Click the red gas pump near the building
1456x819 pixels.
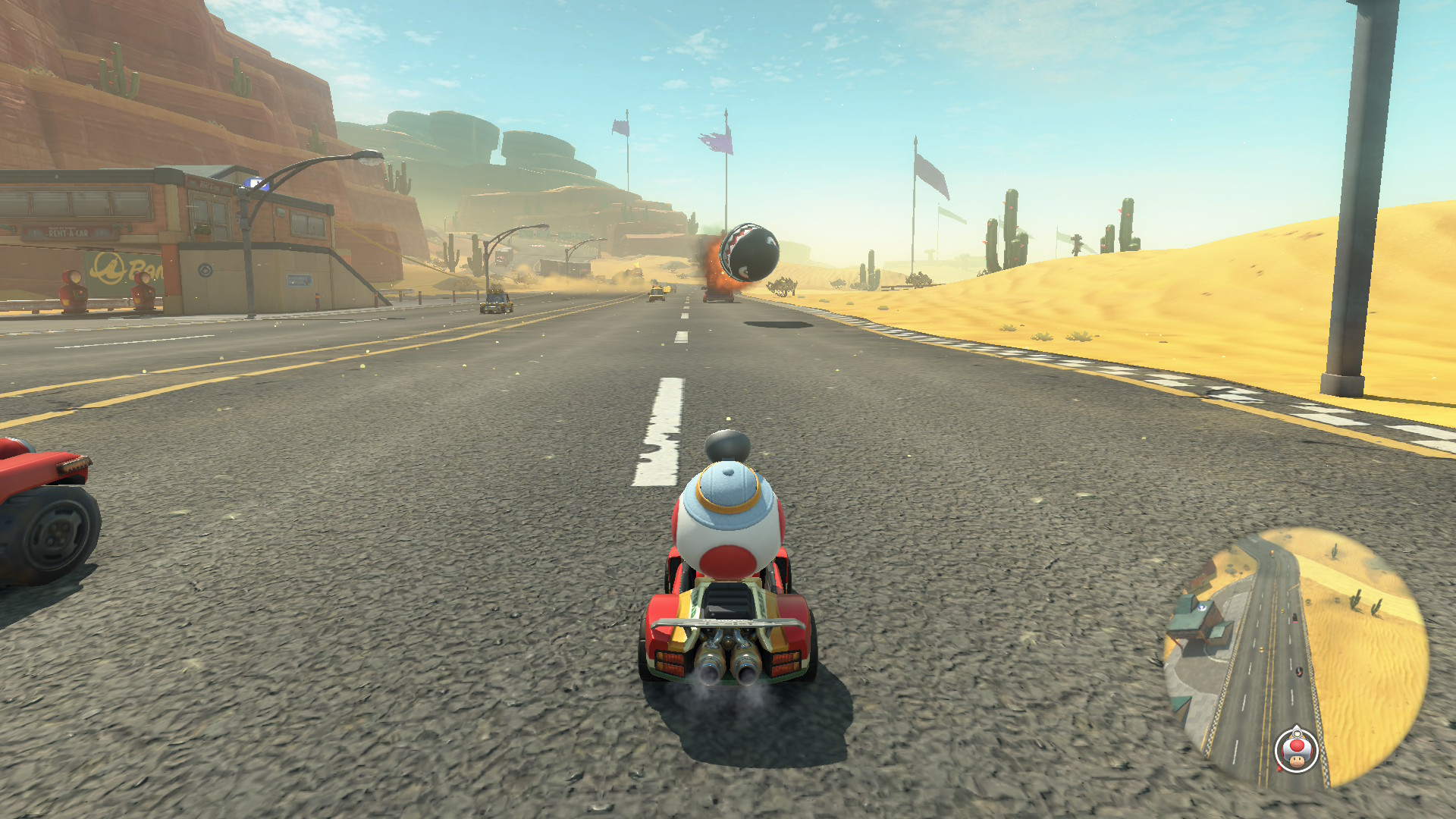tap(73, 289)
